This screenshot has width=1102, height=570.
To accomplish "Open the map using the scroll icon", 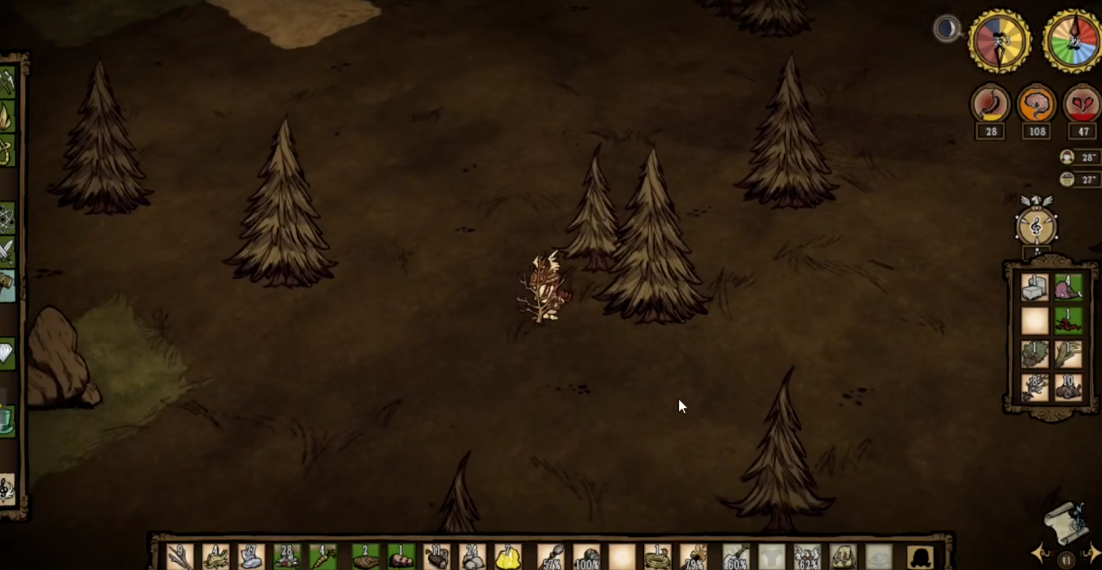I will point(1066,521).
